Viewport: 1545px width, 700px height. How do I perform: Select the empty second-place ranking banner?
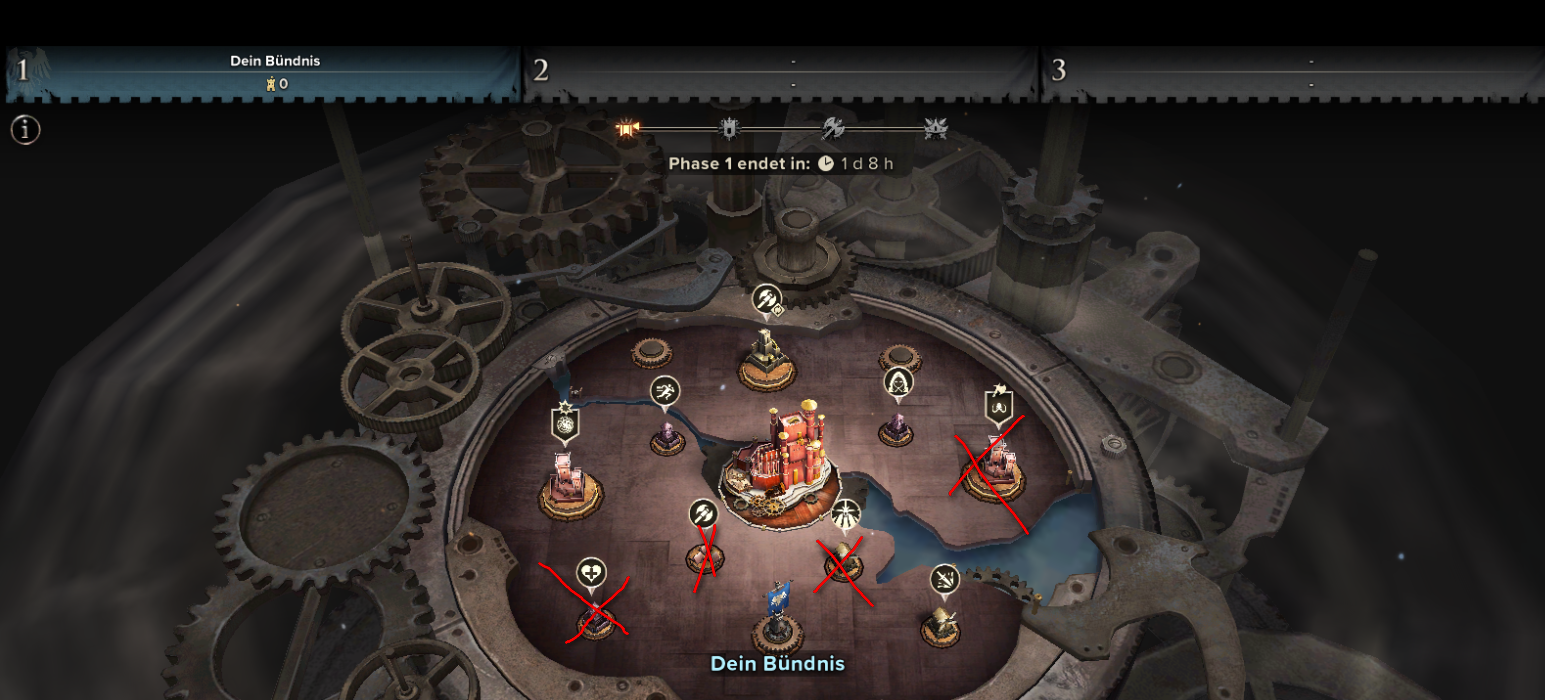tap(781, 73)
